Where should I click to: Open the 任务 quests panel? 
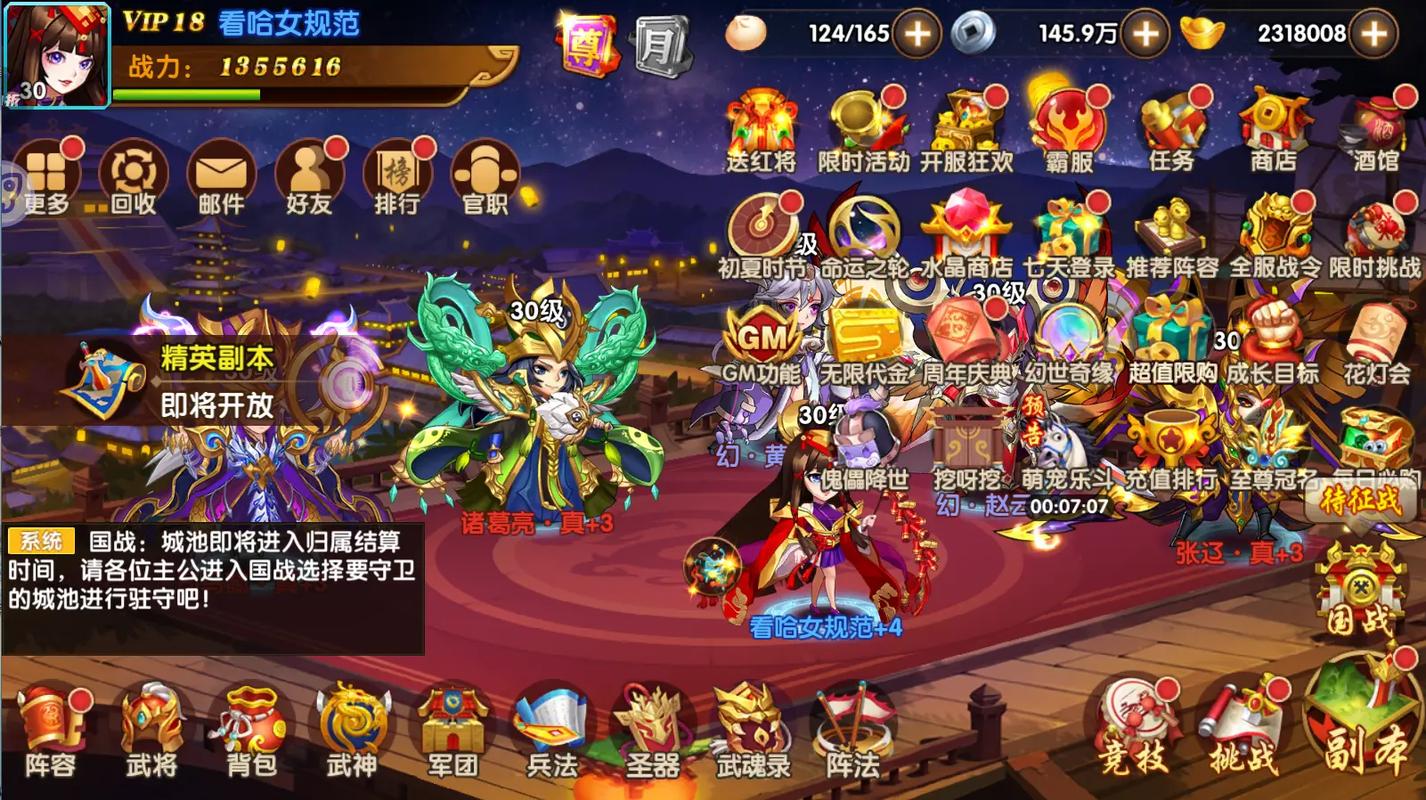pos(1171,130)
